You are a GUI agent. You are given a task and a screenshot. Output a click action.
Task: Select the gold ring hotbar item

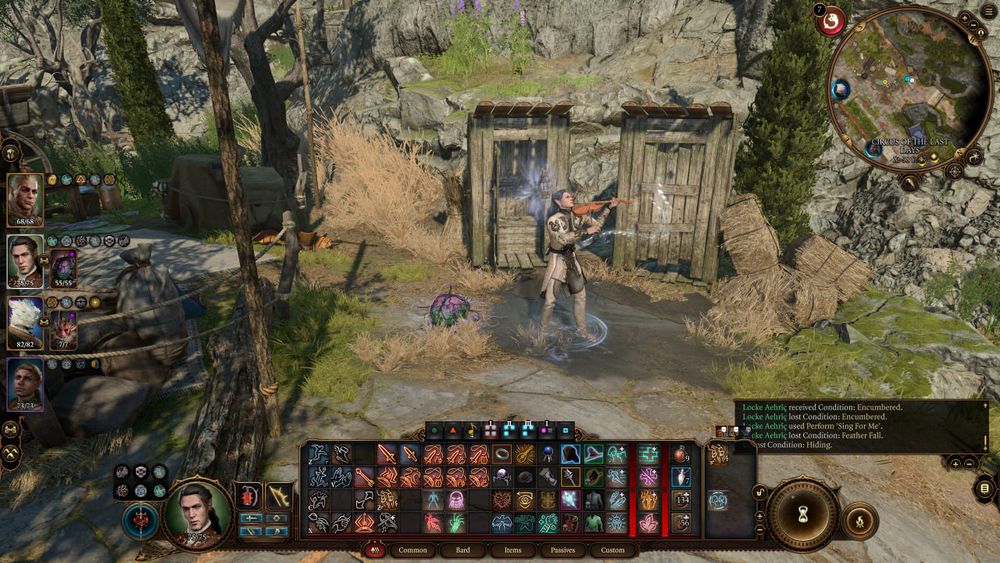(500, 455)
